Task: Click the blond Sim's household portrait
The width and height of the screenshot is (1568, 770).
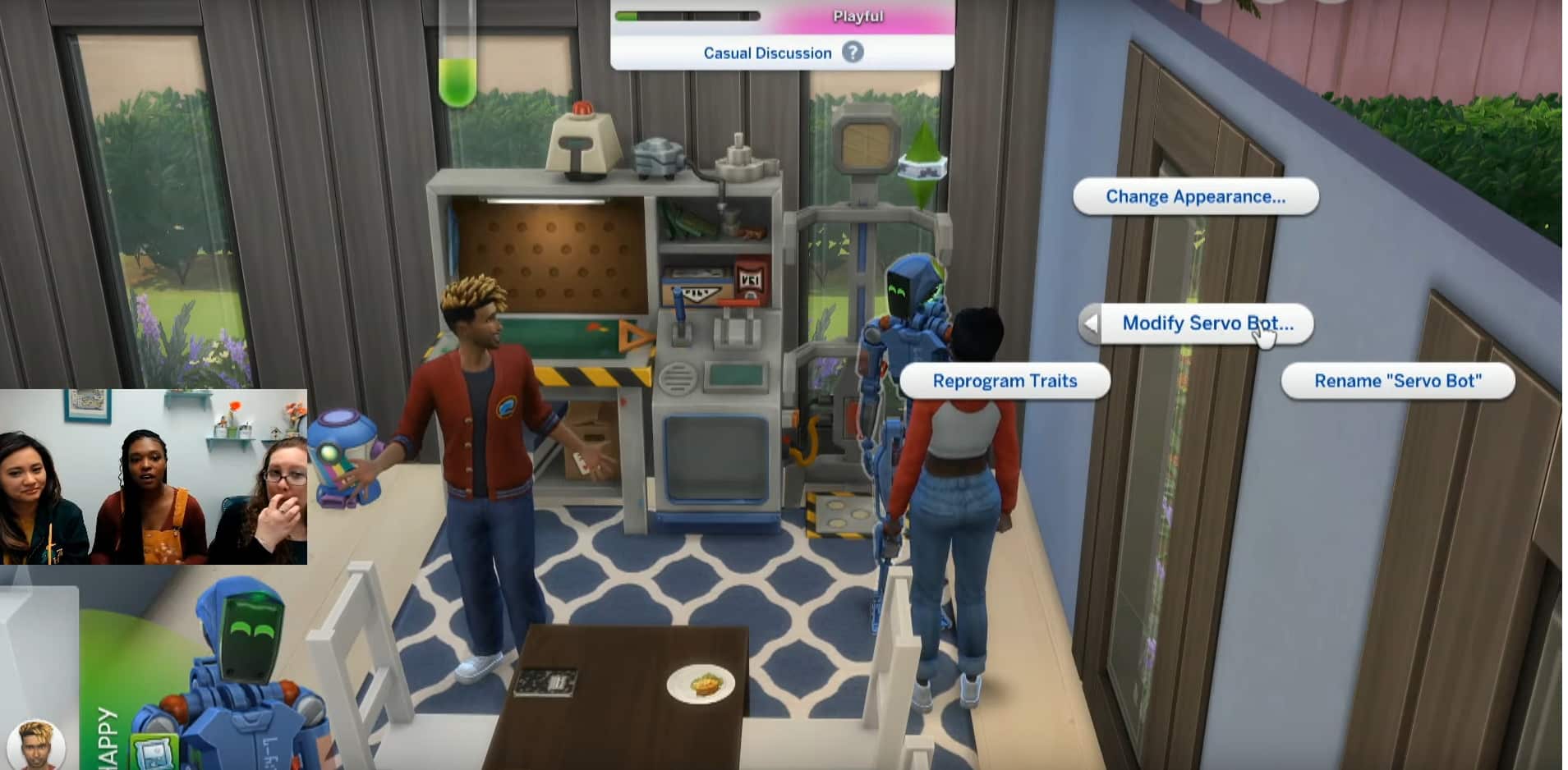Action: pos(36,745)
